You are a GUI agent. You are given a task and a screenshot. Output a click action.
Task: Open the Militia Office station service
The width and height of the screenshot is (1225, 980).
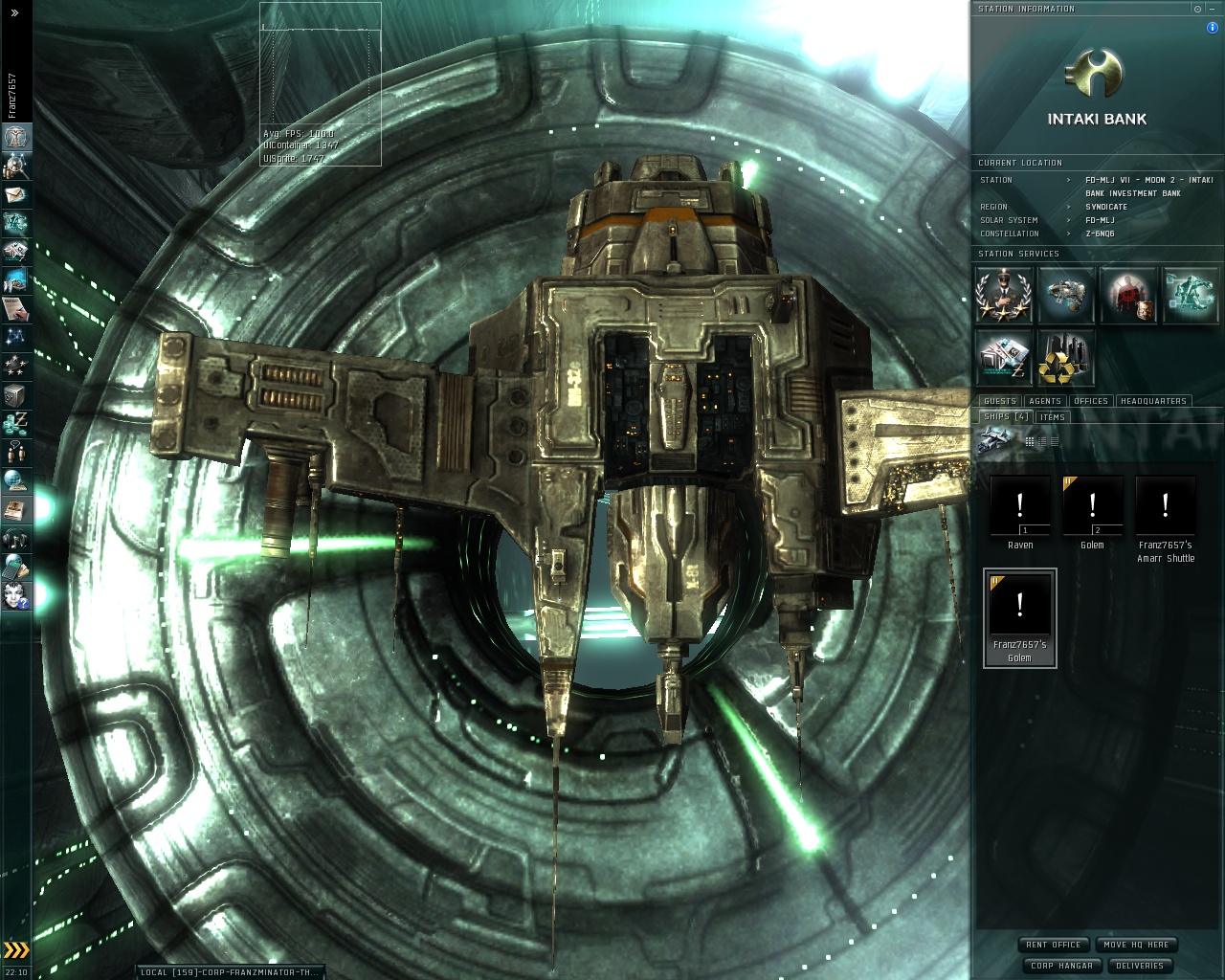[1002, 294]
